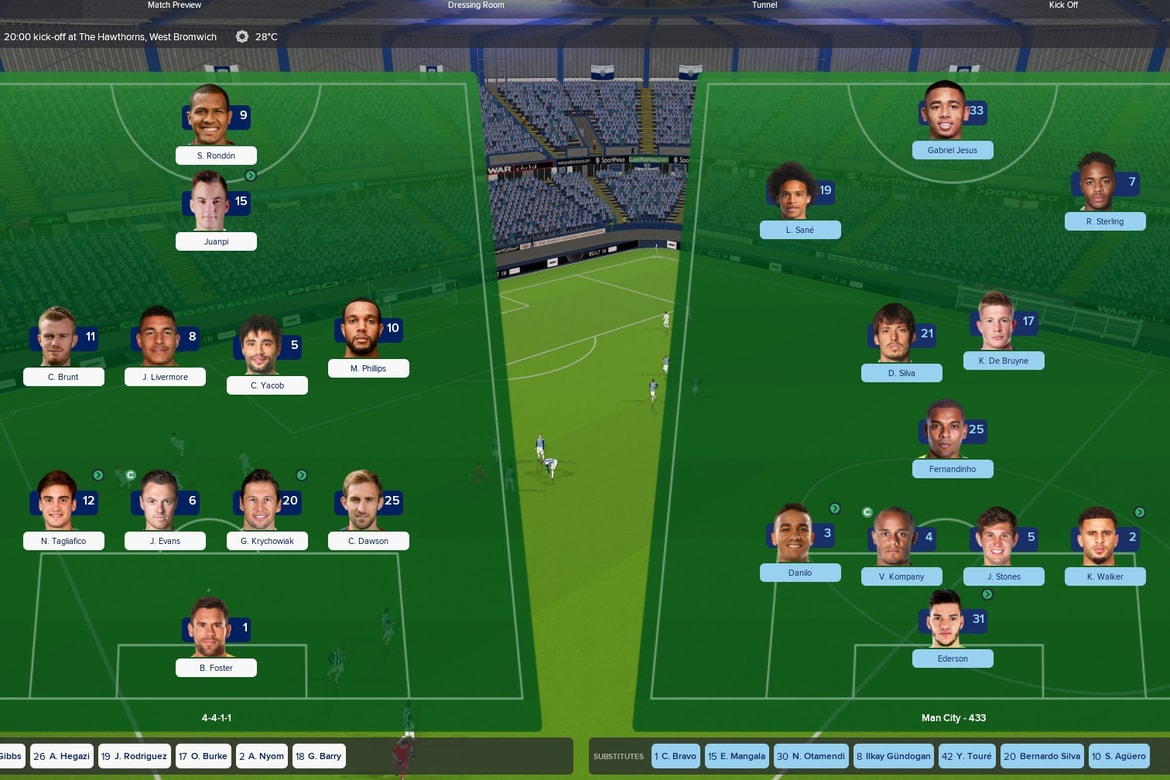This screenshot has height=780, width=1170.
Task: Select V. Kompany in defence
Action: point(901,576)
